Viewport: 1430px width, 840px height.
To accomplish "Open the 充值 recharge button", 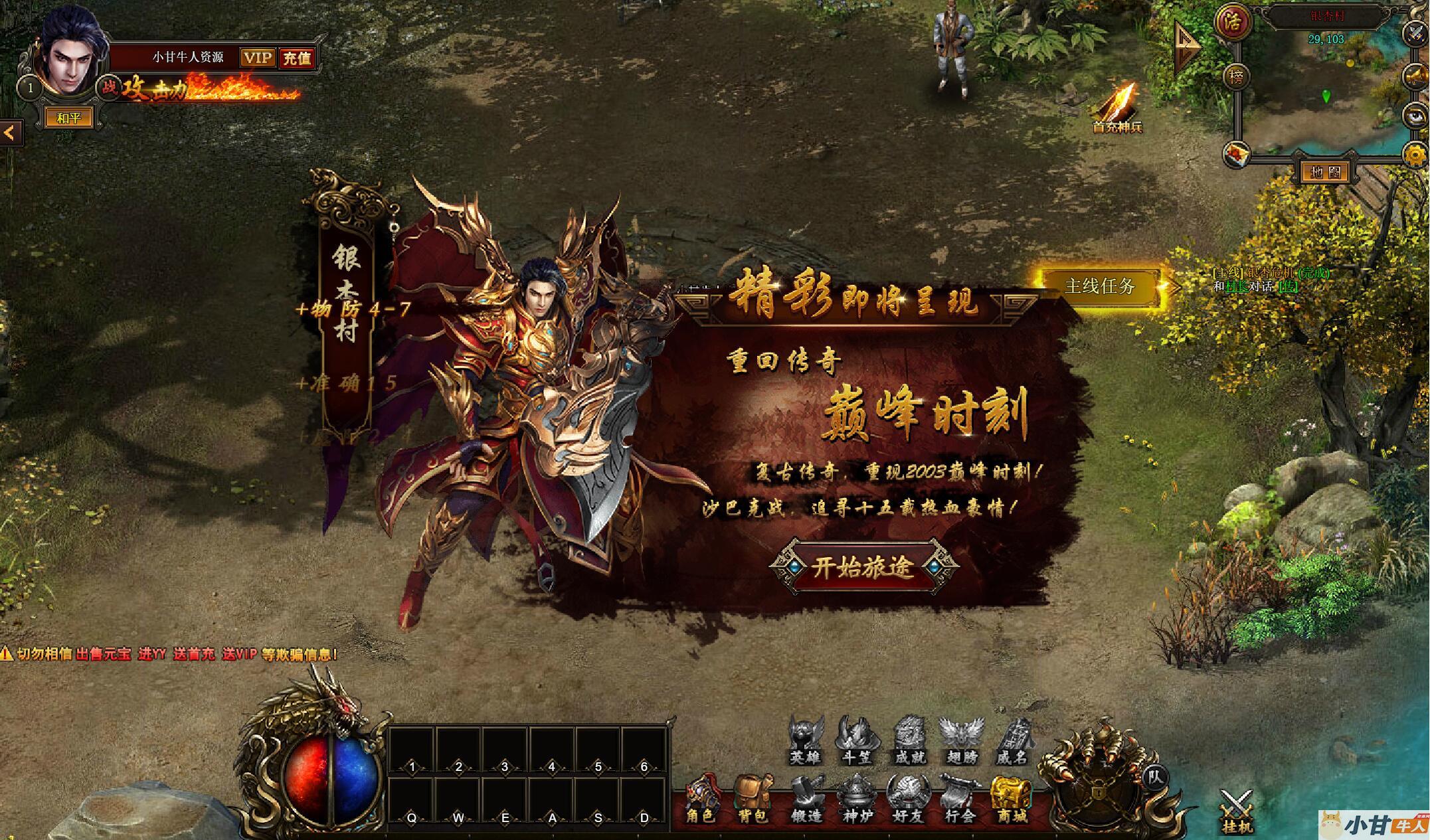I will (x=297, y=58).
